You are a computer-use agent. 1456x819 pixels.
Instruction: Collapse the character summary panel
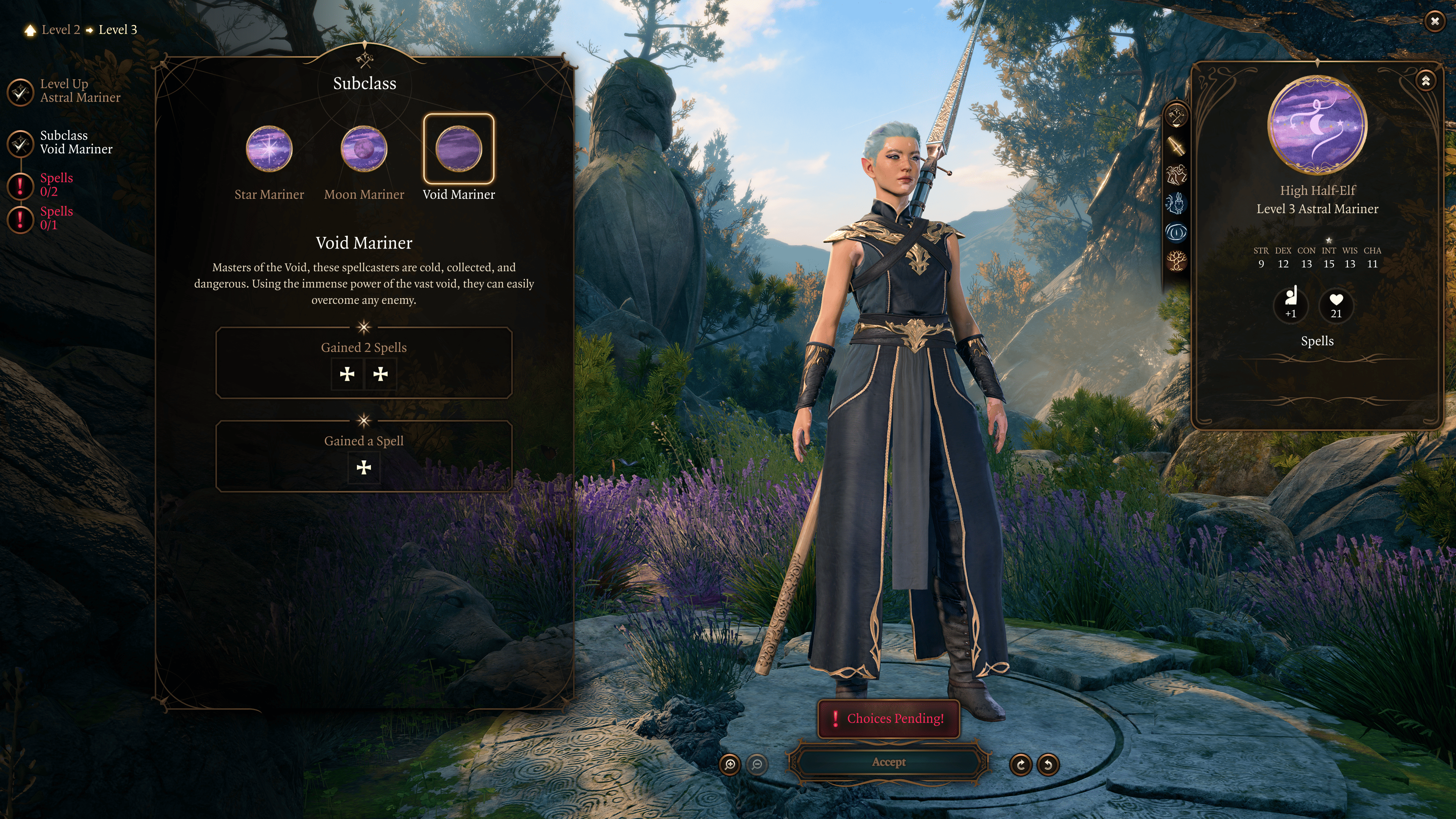[x=1426, y=81]
